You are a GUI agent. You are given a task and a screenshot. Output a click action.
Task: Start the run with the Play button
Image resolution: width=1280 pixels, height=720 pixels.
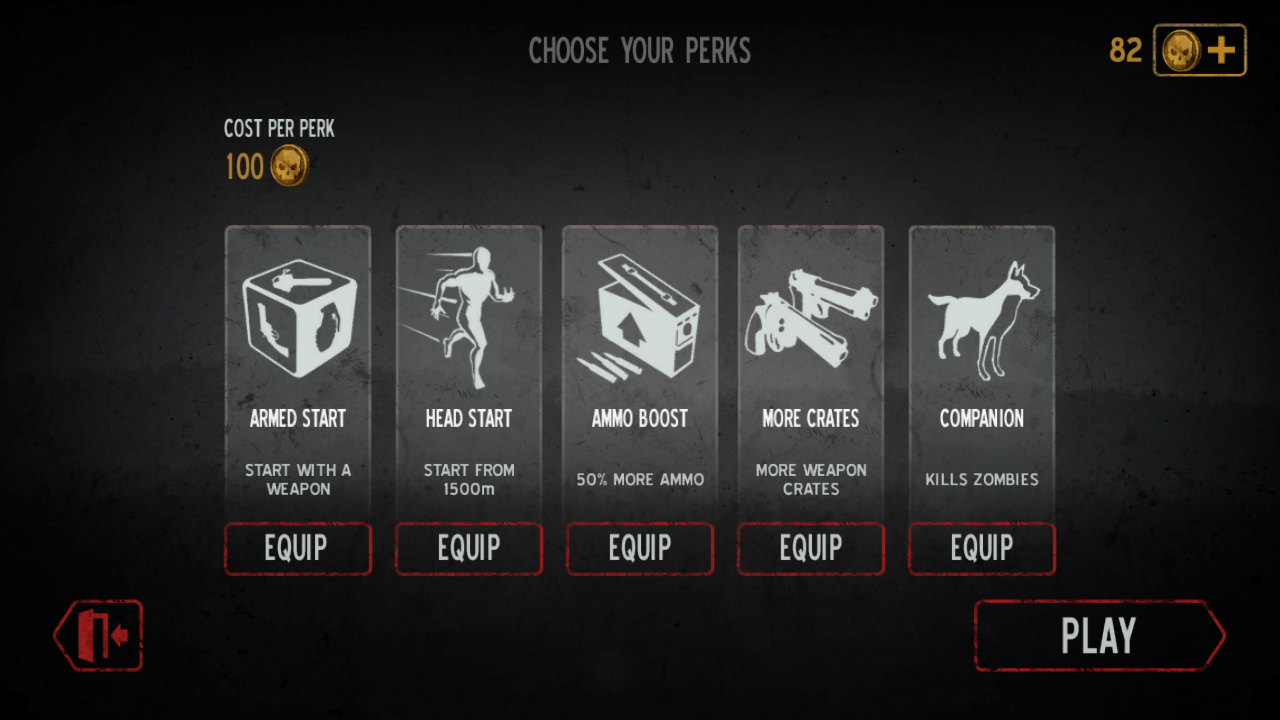click(x=1098, y=636)
